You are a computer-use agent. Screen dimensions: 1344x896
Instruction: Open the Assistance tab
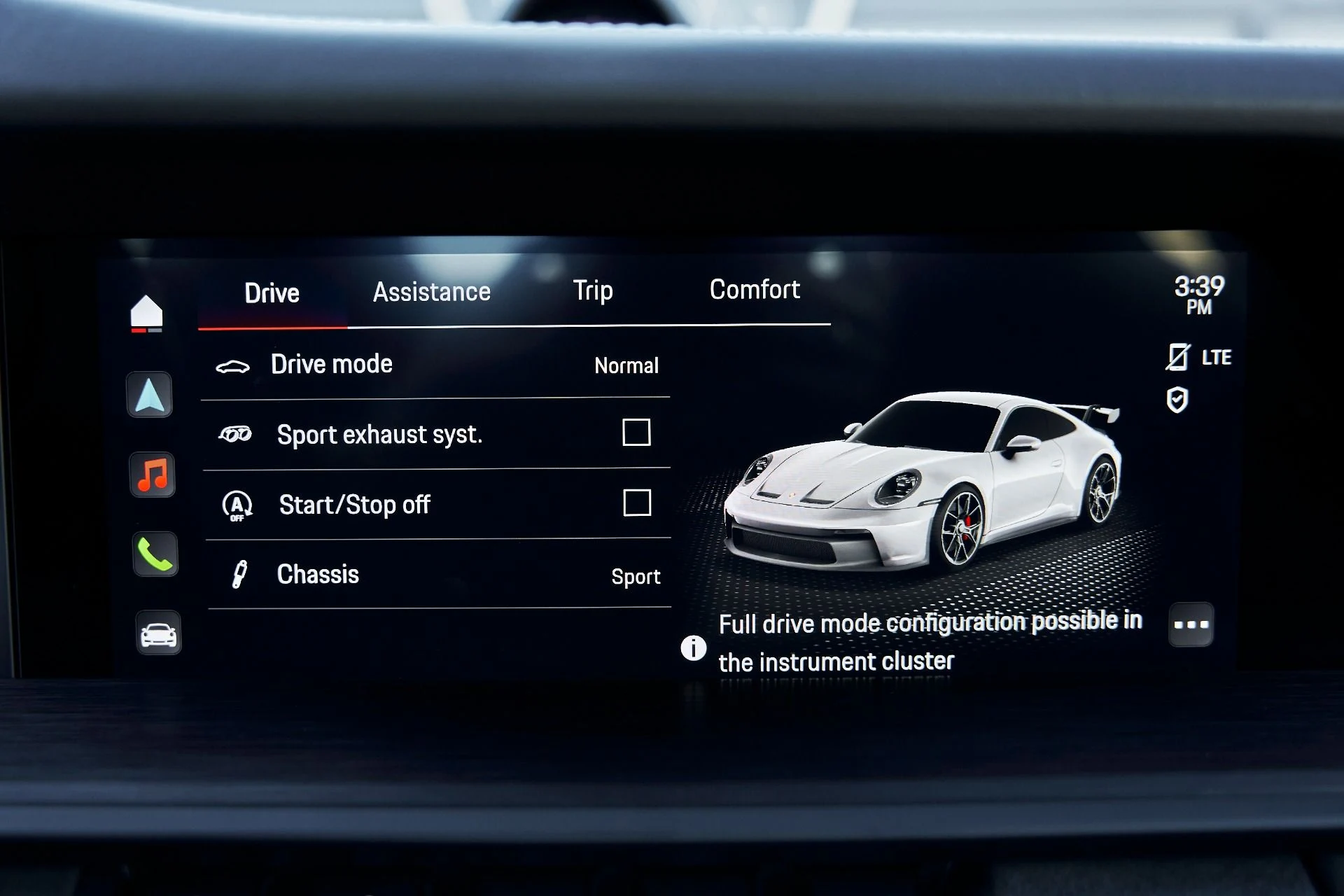pyautogui.click(x=431, y=292)
